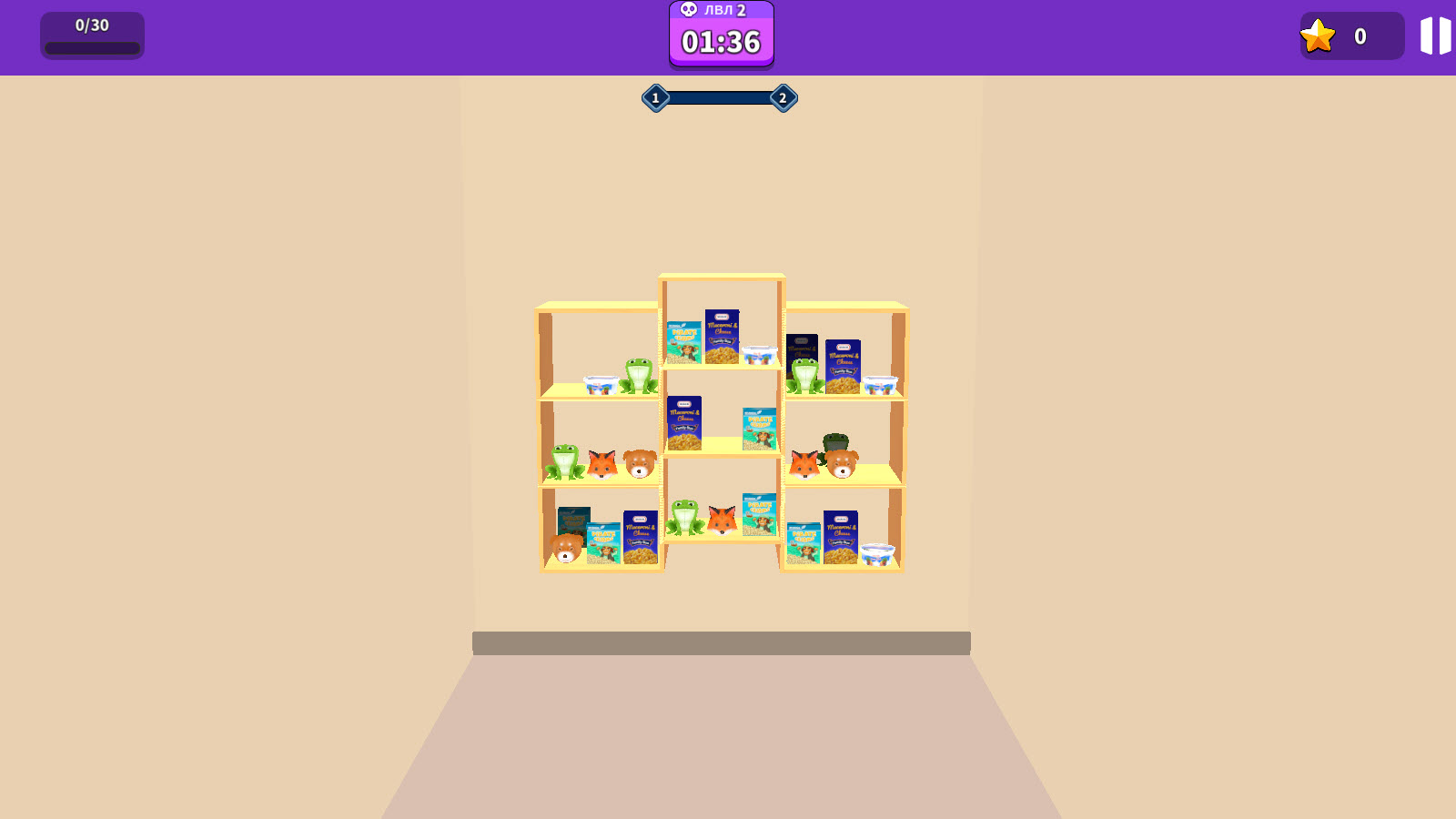Click level marker 2 on the progress line
The image size is (1456, 819).
[783, 97]
